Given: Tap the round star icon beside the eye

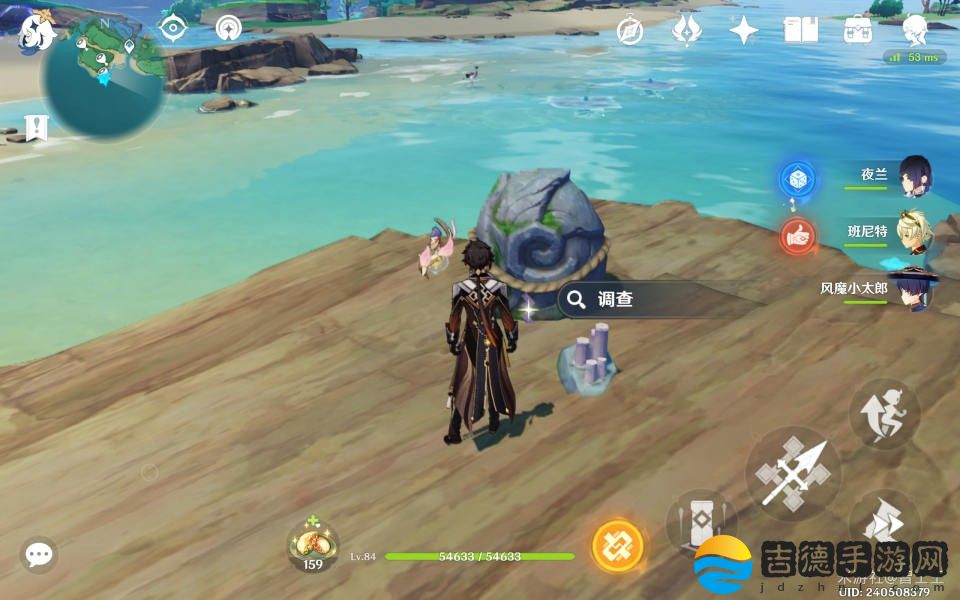Looking at the screenshot, I should click(229, 29).
